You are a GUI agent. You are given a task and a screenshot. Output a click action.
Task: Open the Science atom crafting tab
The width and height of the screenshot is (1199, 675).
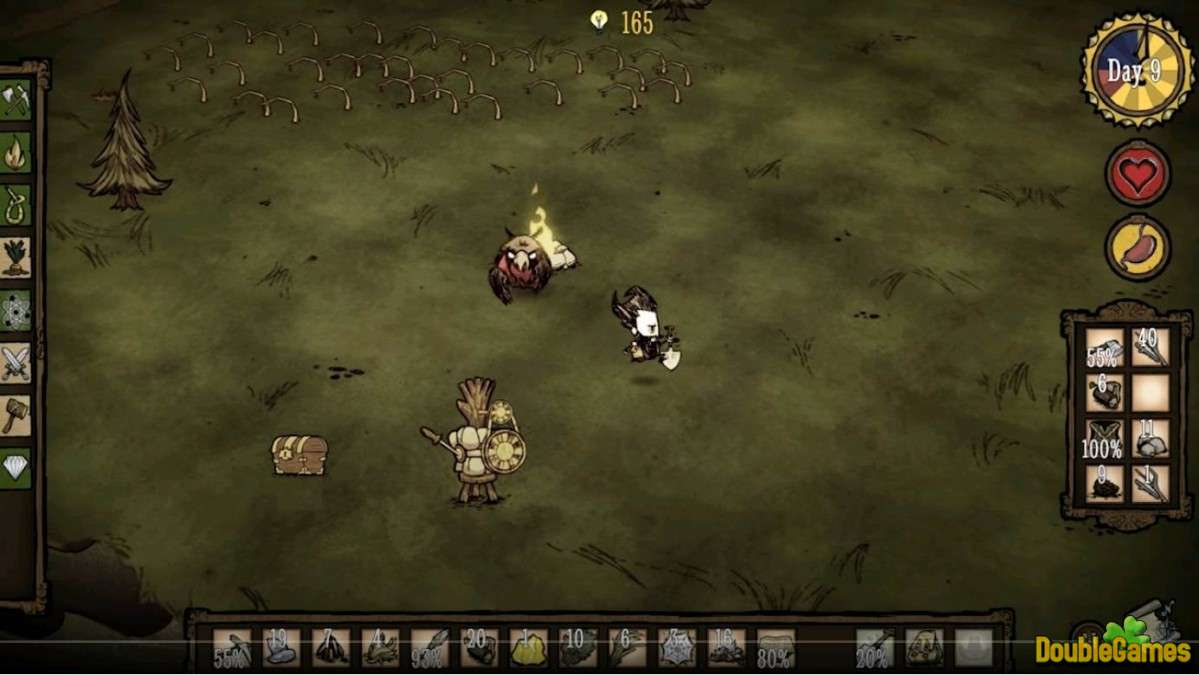16,310
